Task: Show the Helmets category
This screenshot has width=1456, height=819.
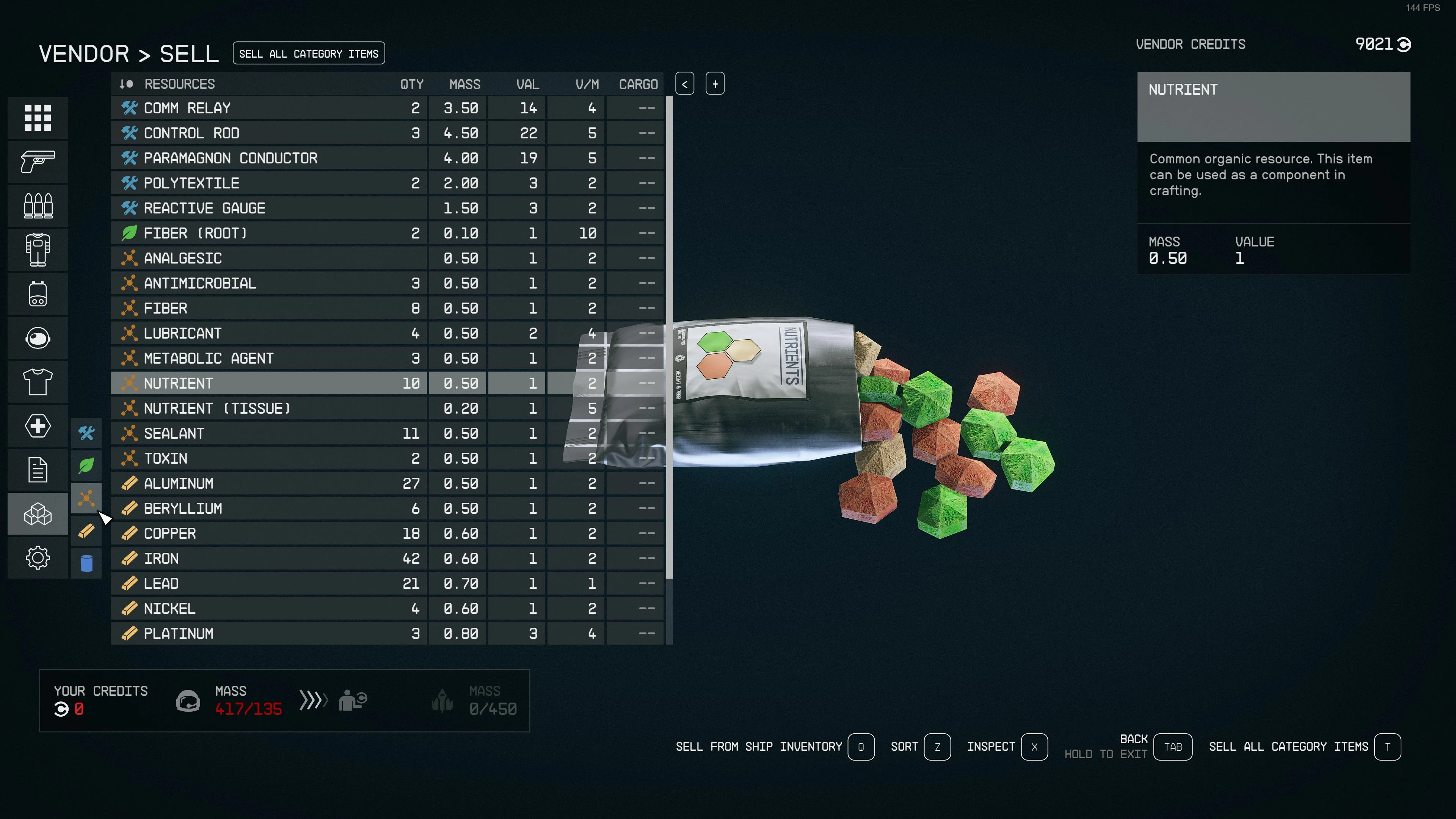Action: pyautogui.click(x=38, y=338)
